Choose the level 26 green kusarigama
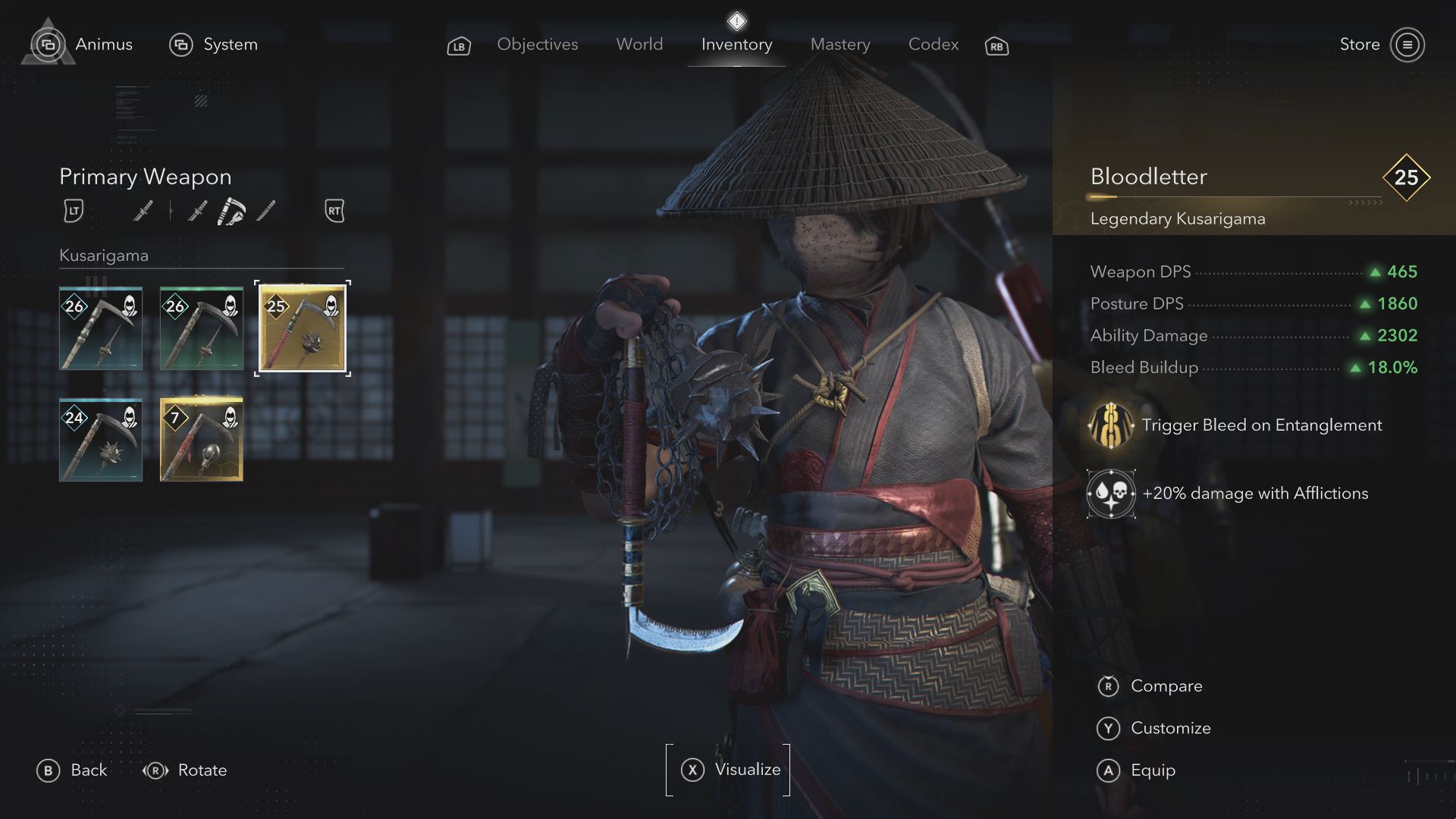Viewport: 1456px width, 819px height. click(202, 328)
